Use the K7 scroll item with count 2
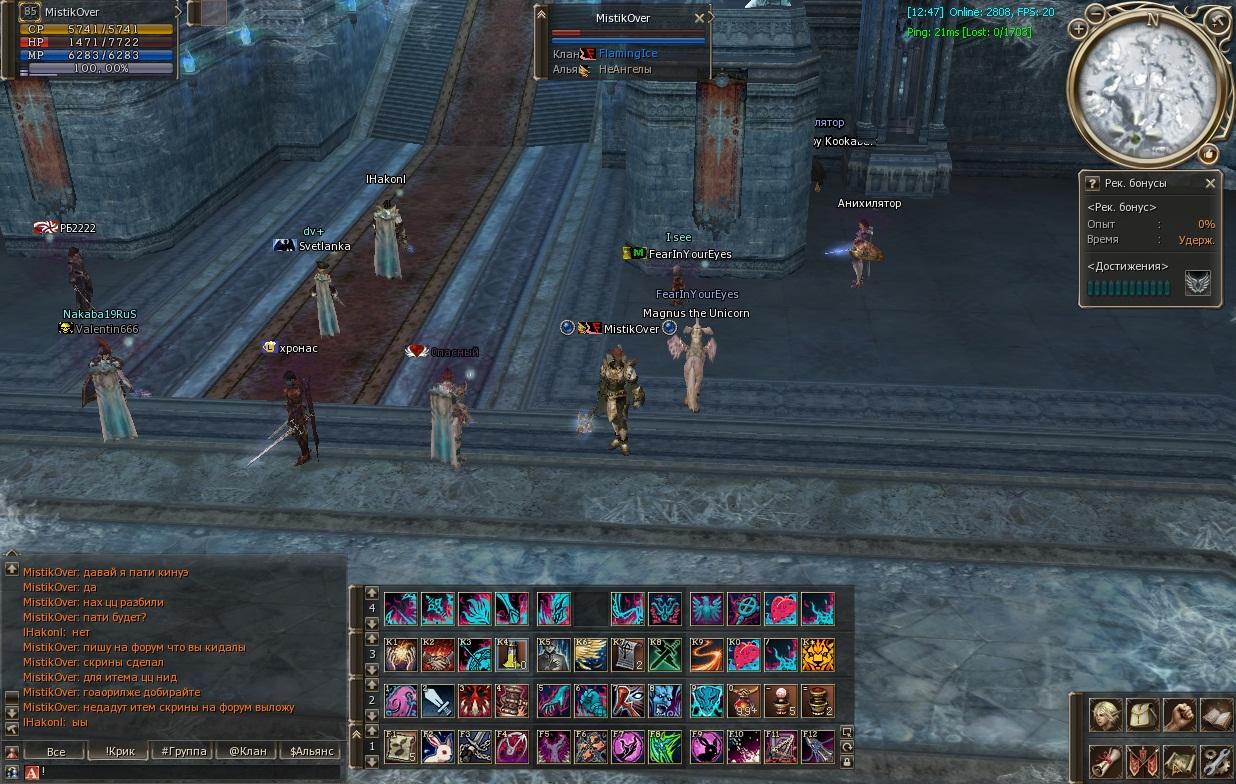The width and height of the screenshot is (1236, 784). tap(628, 654)
